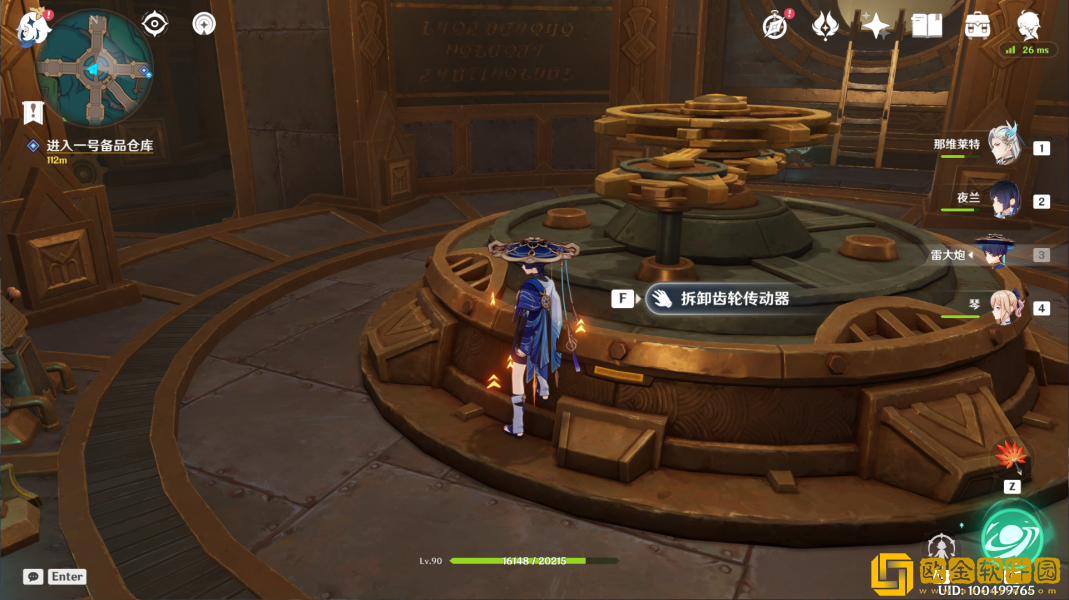
Task: Click the eye-shaped icon beside the minimap
Action: coord(154,23)
